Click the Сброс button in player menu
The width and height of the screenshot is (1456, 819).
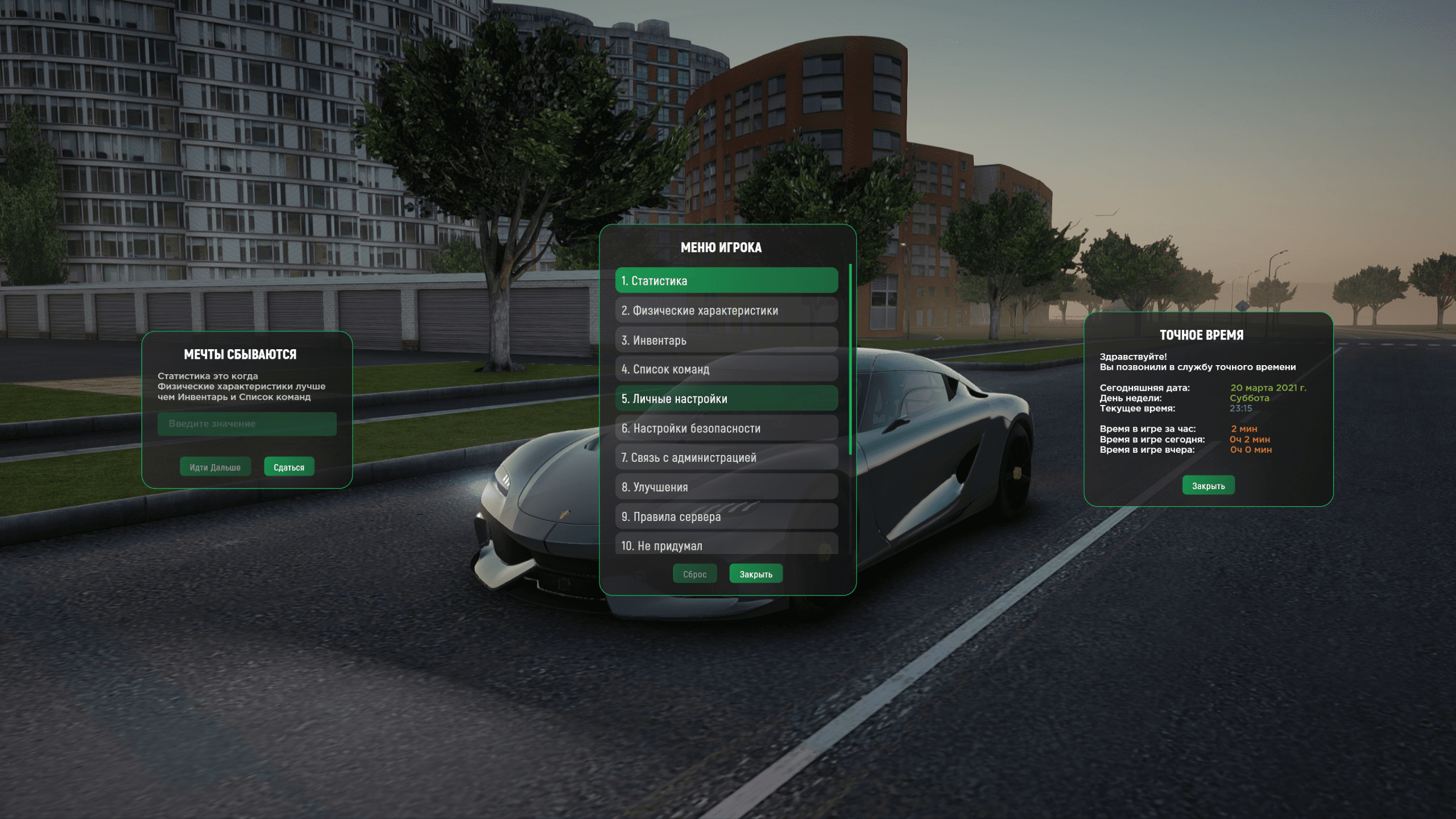point(694,574)
